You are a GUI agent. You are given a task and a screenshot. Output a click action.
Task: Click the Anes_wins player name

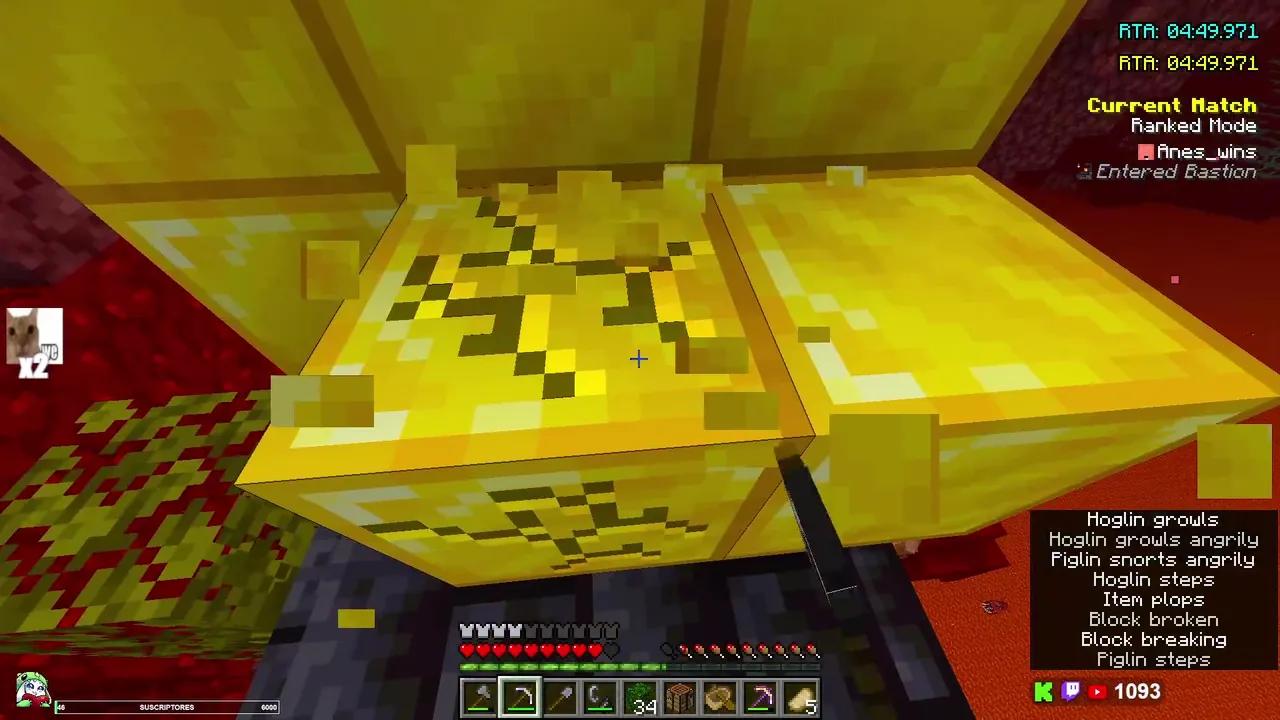click(1206, 151)
